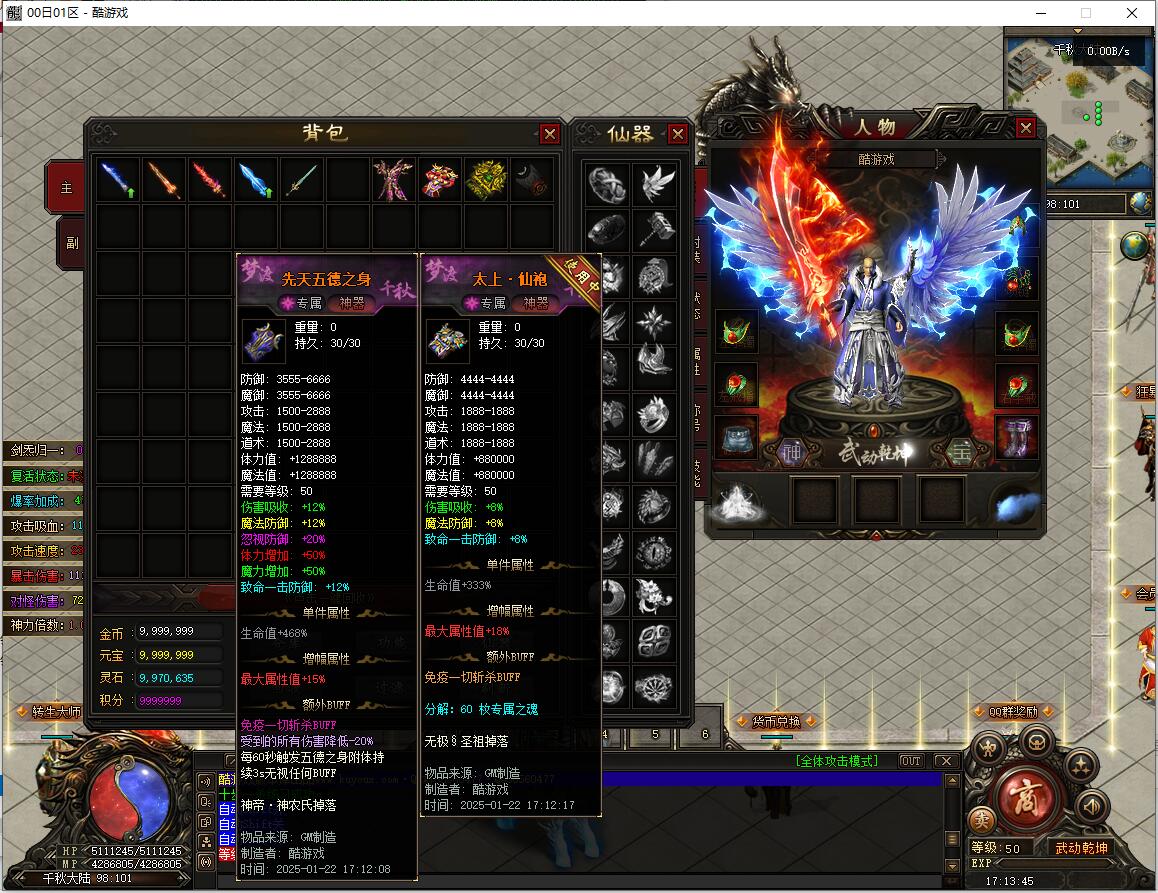Switch to the 主 bag tab

(68, 188)
